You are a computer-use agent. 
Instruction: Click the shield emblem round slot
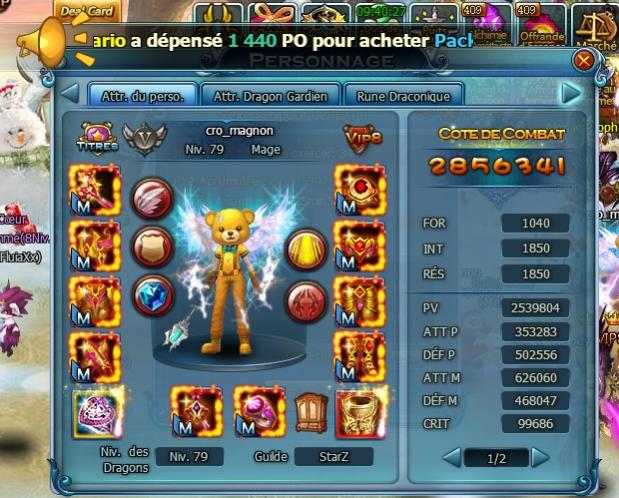tap(152, 246)
